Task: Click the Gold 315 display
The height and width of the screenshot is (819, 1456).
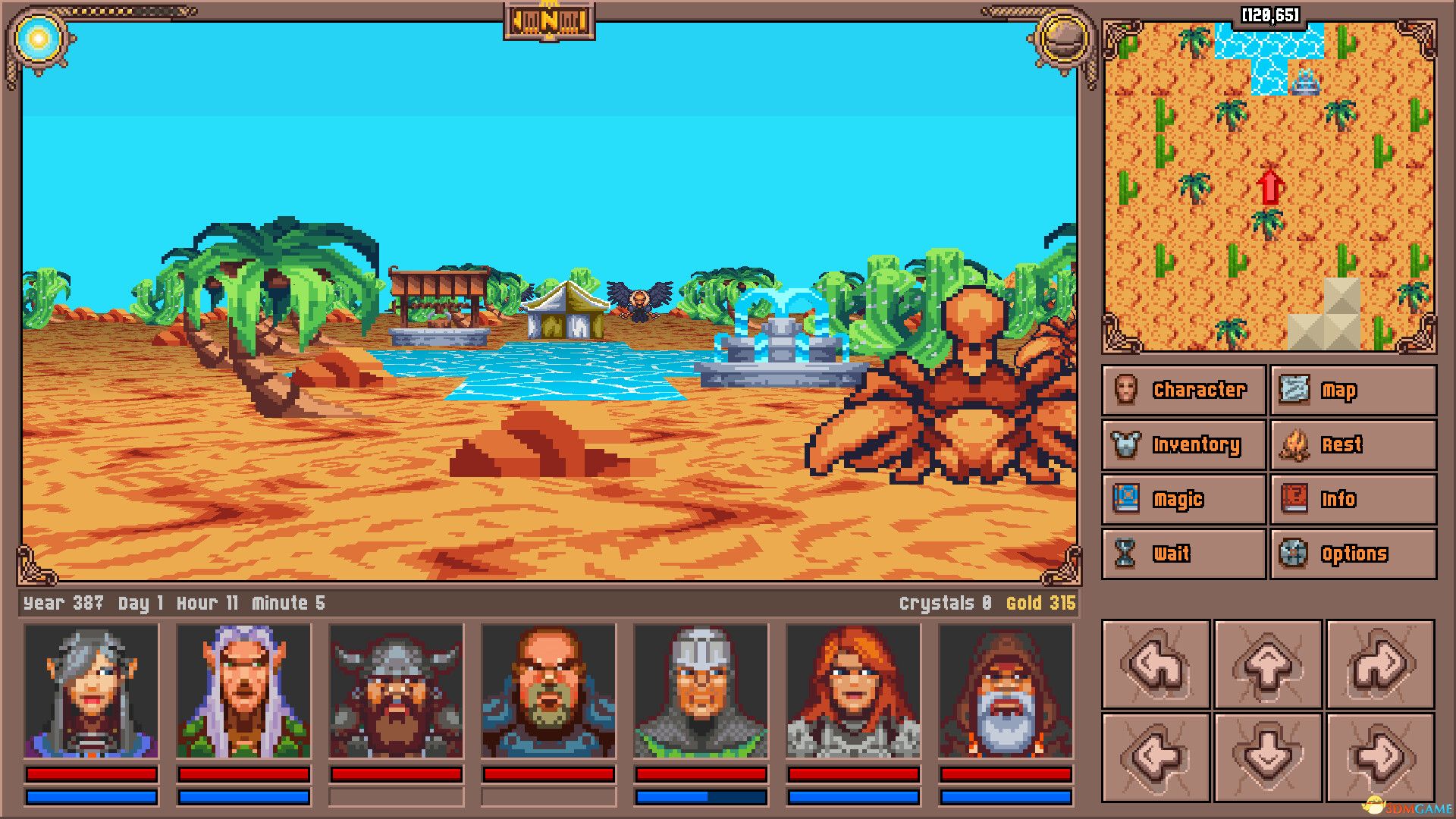Action: click(1040, 603)
